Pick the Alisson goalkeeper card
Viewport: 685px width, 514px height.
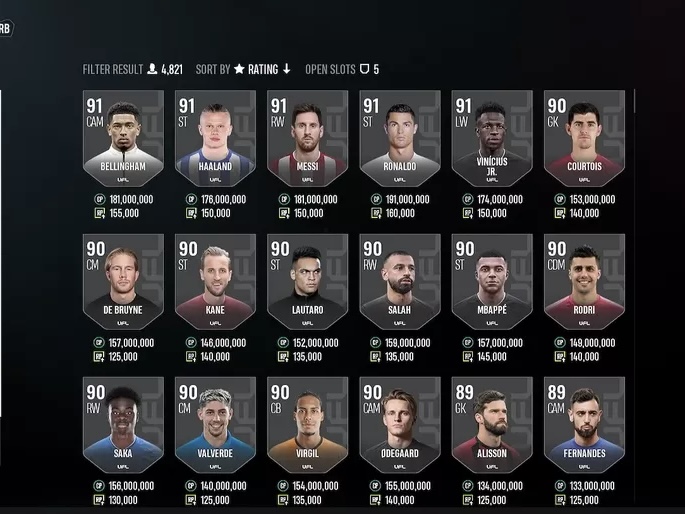click(x=491, y=425)
